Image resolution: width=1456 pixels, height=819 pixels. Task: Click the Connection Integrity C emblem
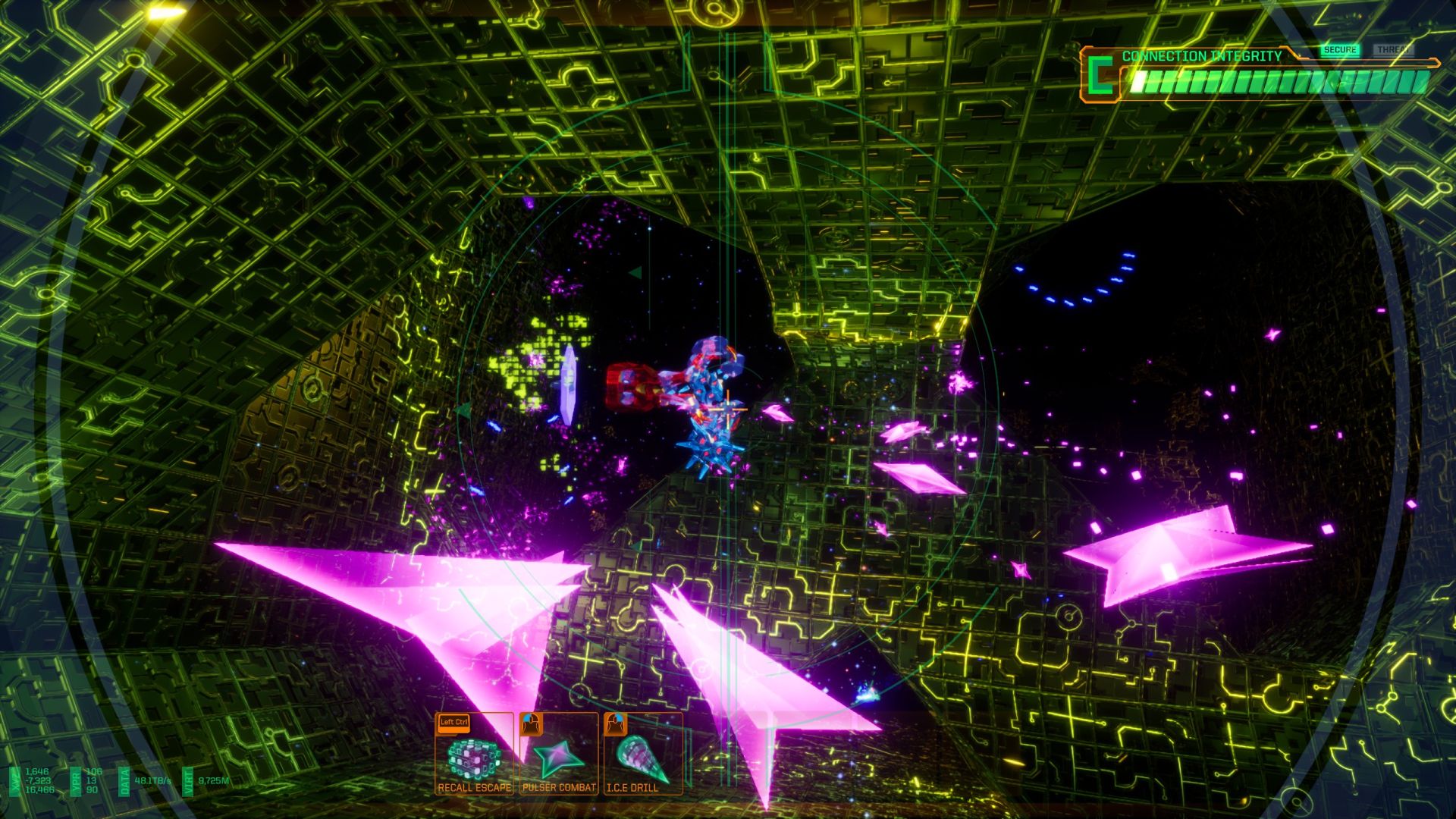pos(1101,75)
